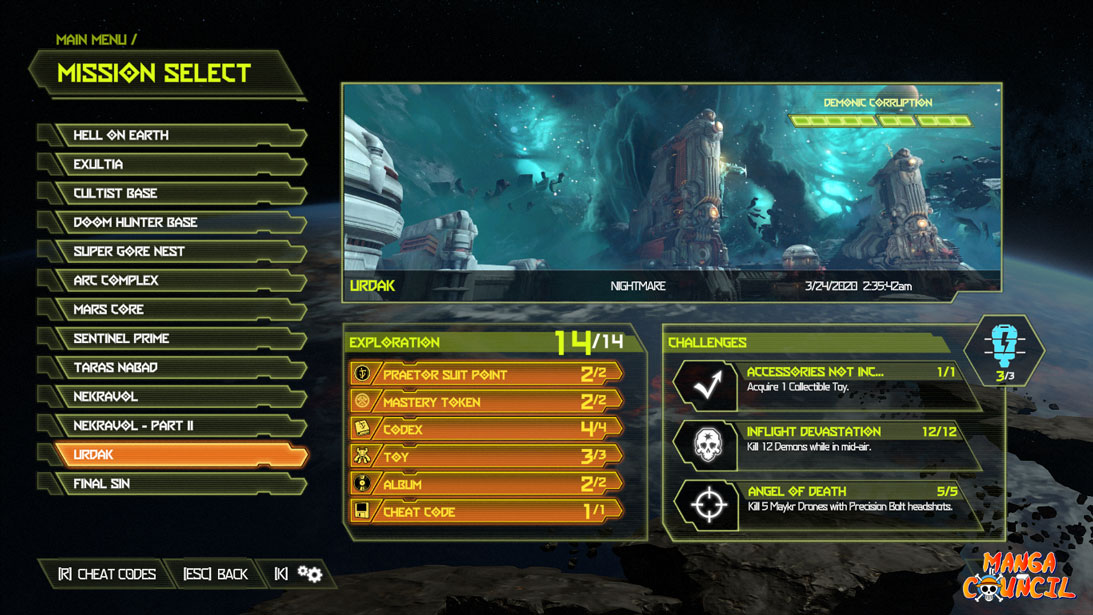
Task: Choose Nekravol - Part II mission
Action: pyautogui.click(x=170, y=425)
